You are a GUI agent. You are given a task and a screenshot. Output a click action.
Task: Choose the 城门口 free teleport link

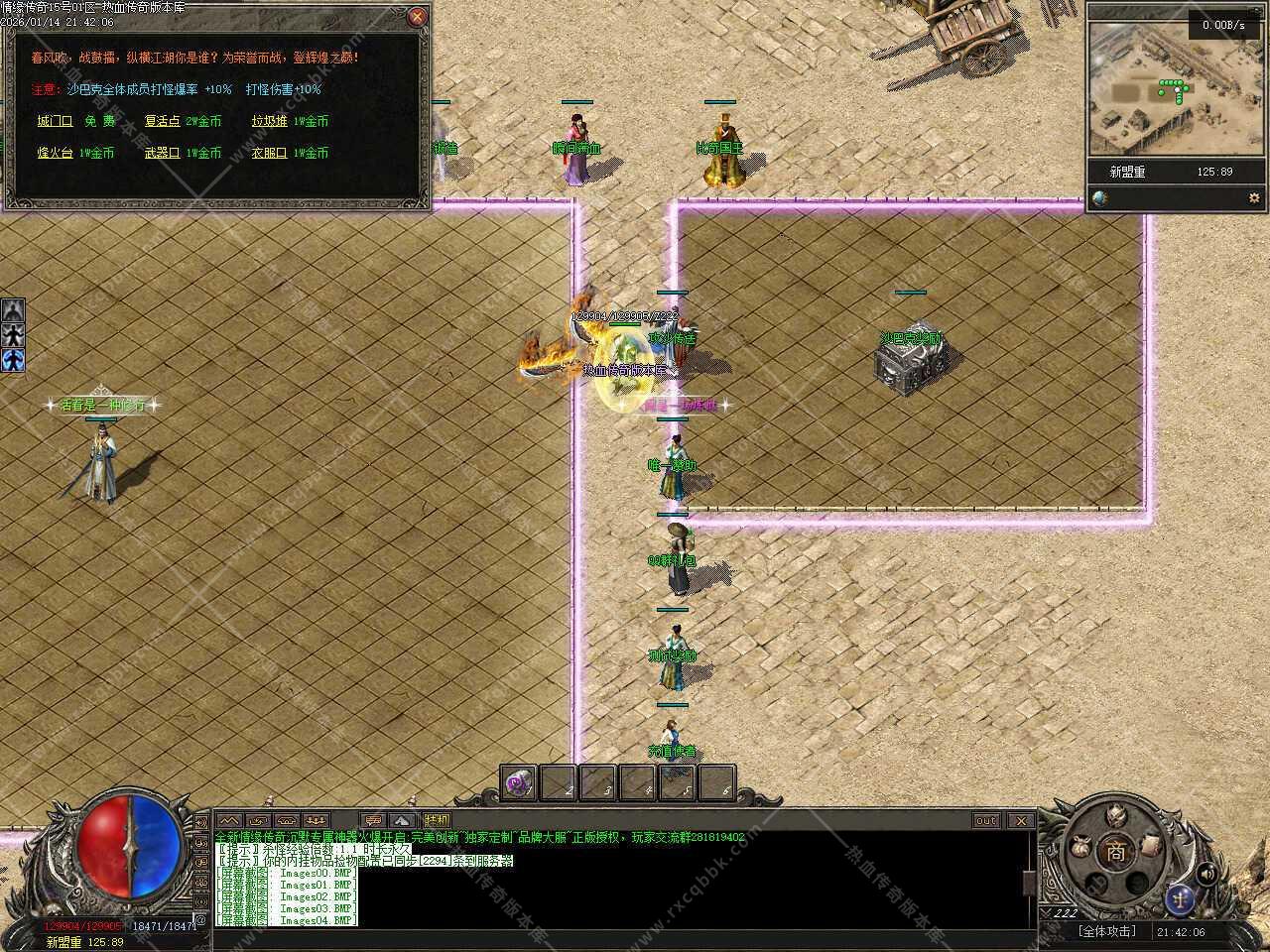55,121
